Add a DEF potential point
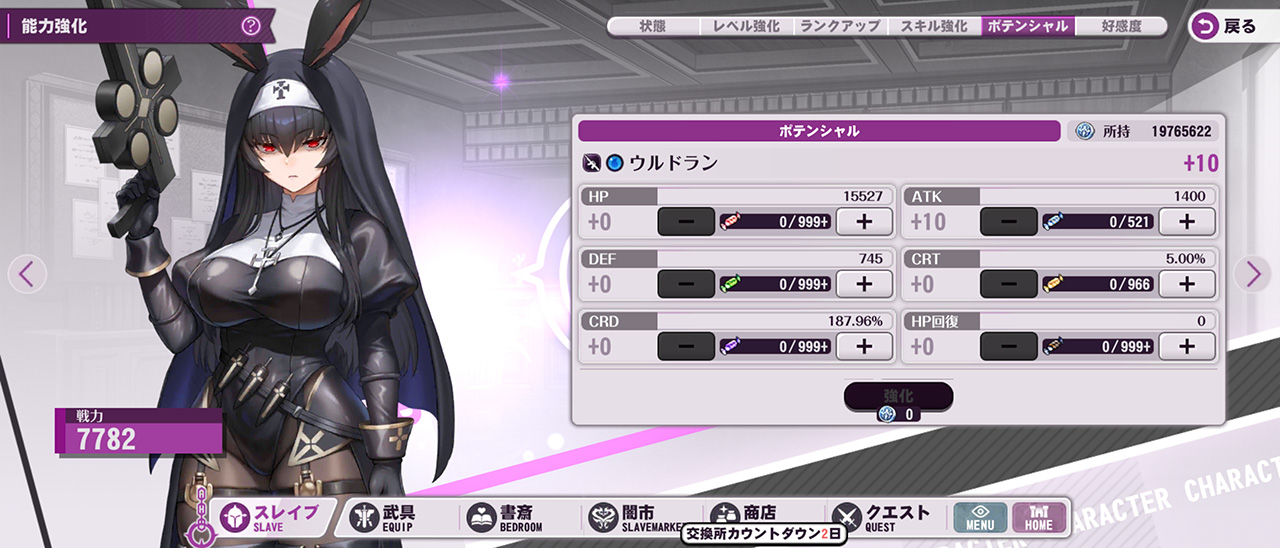1280x548 pixels. [864, 284]
